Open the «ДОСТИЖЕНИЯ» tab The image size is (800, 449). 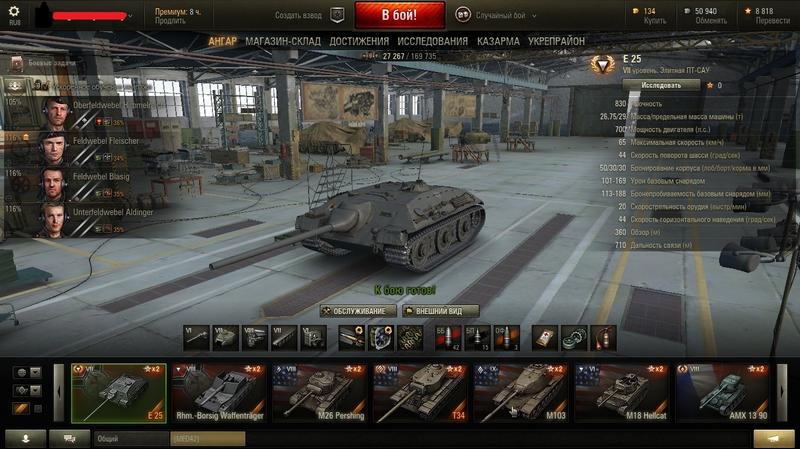pos(359,41)
